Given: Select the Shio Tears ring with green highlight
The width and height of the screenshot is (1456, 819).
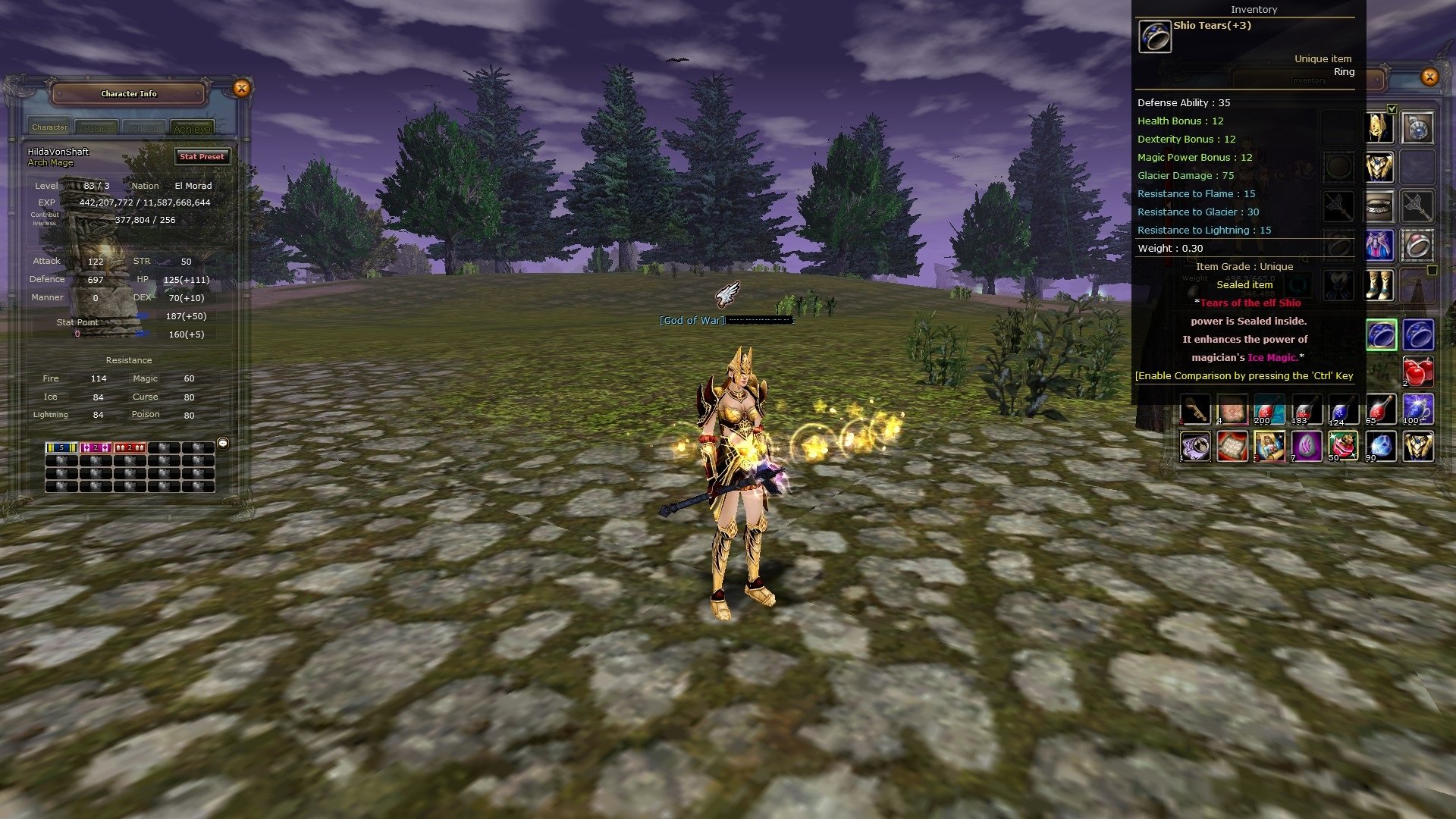Looking at the screenshot, I should [1380, 334].
